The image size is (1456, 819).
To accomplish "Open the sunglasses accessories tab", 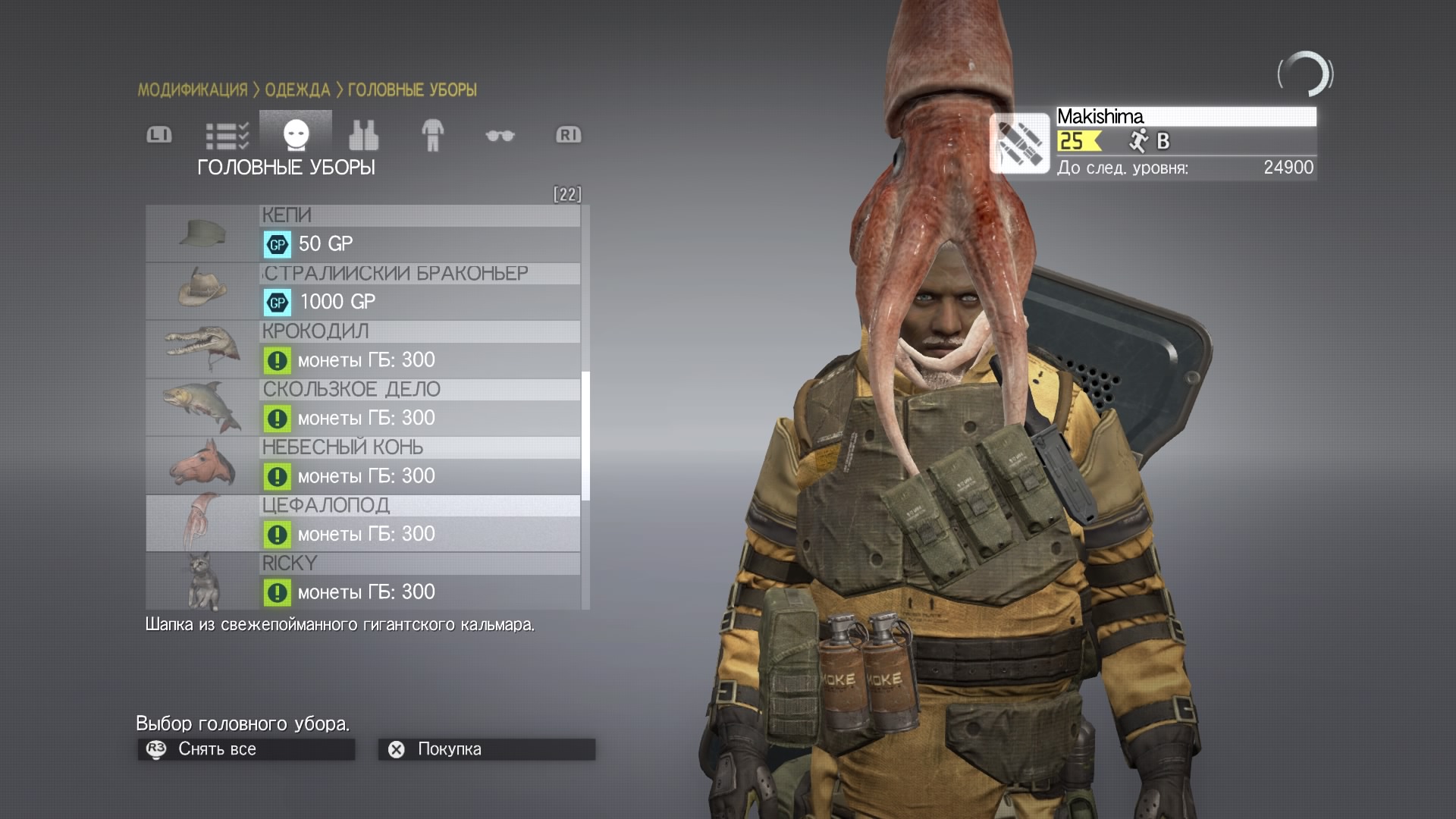I will coord(500,136).
